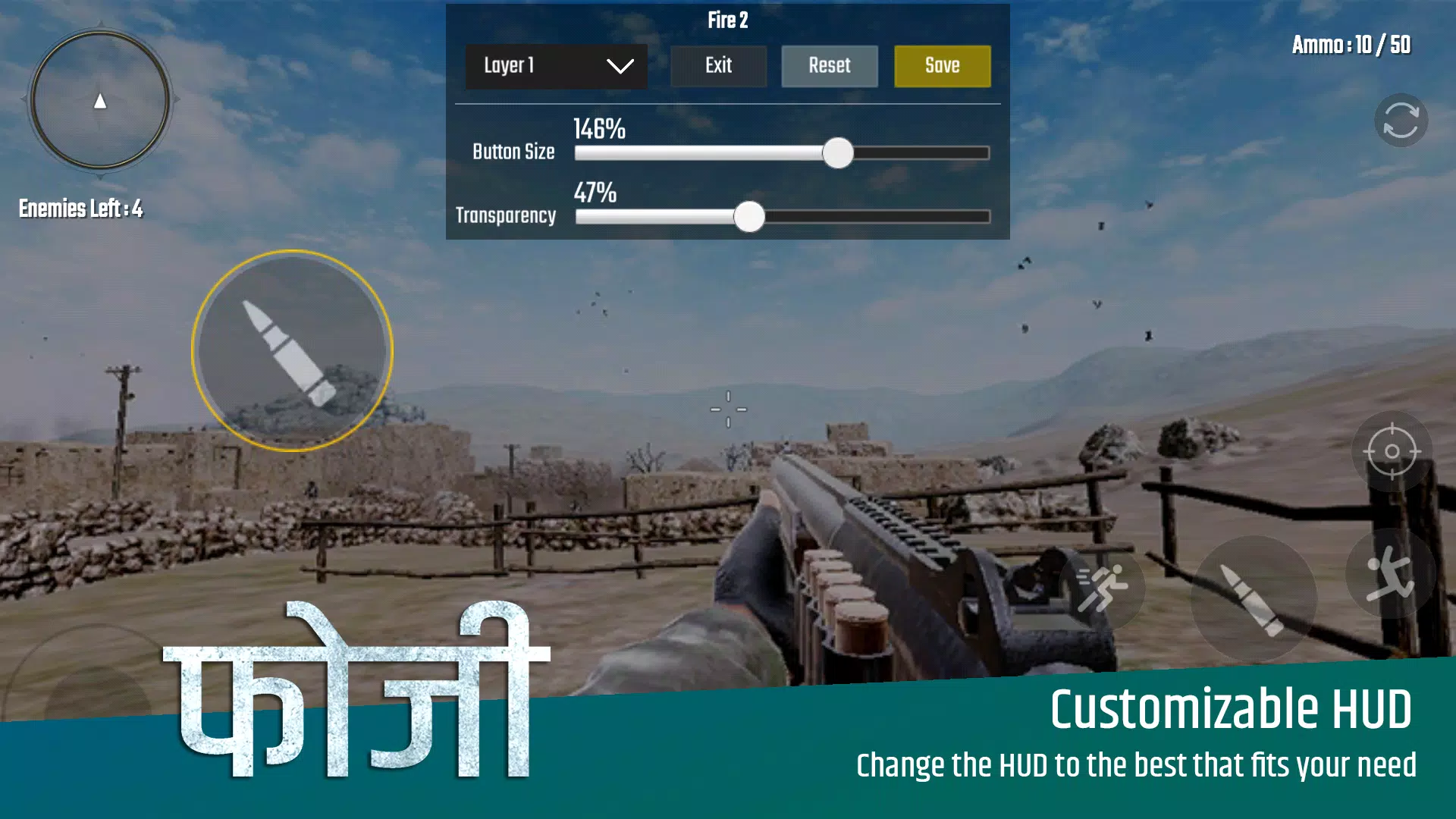
Task: Save the HUD layout changes
Action: coord(942,66)
